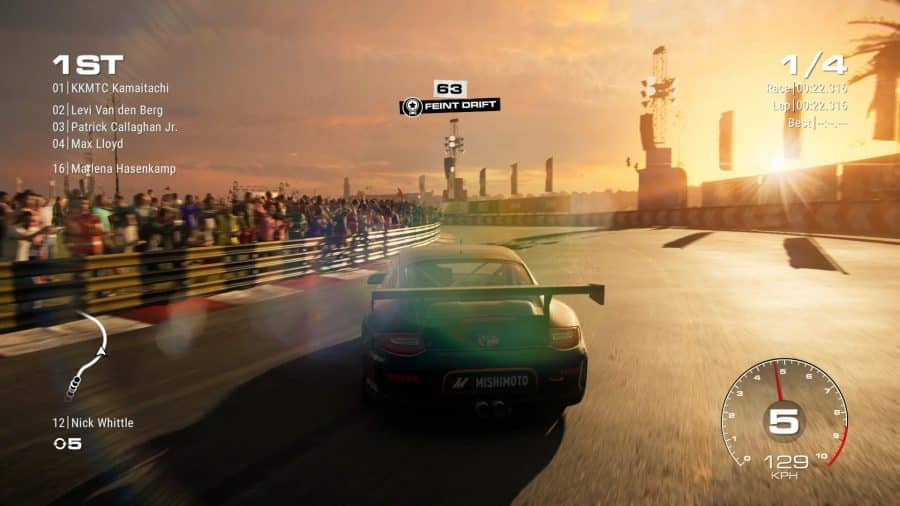Select Nick Whittle's player tag
This screenshot has width=900, height=506.
(x=93, y=423)
